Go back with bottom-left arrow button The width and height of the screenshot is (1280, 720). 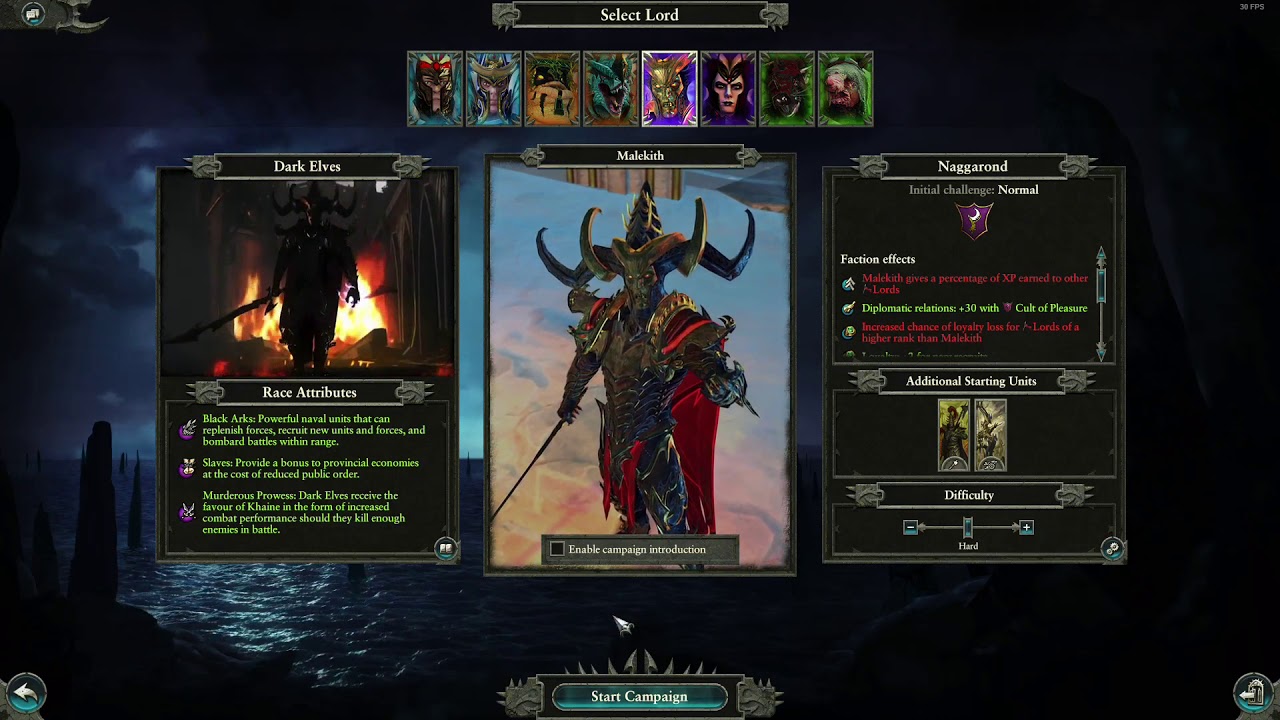tap(26, 693)
